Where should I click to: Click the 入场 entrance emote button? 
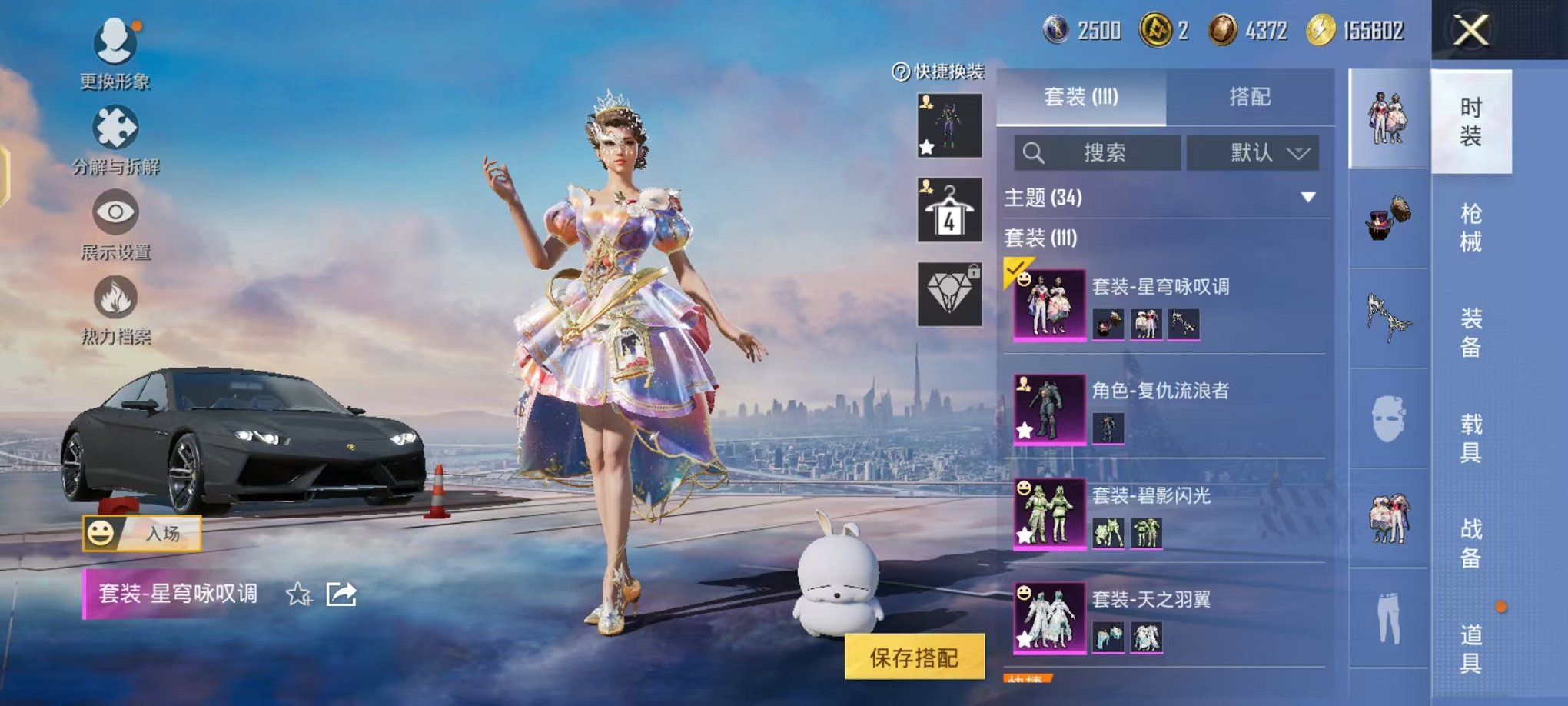point(142,533)
